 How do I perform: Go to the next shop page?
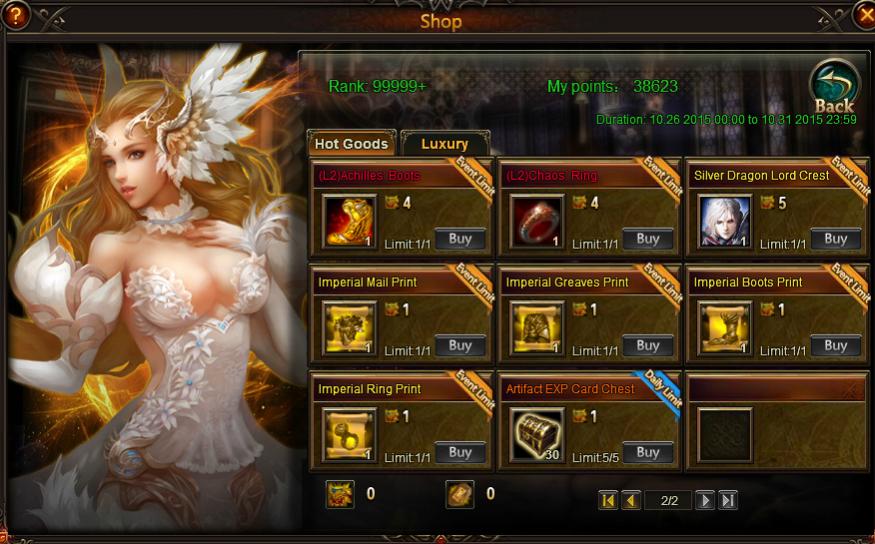[705, 500]
